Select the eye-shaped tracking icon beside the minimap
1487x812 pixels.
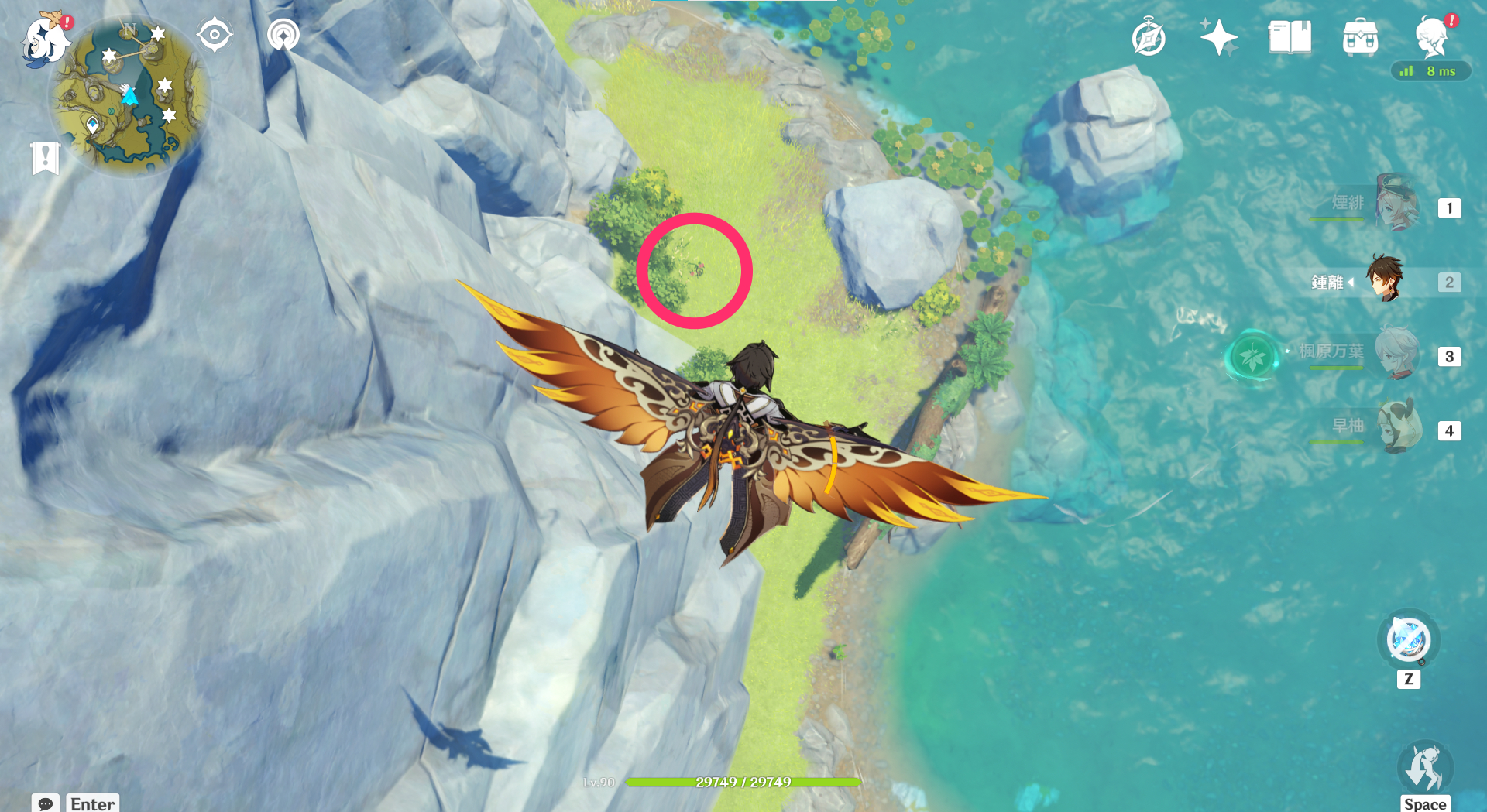215,34
